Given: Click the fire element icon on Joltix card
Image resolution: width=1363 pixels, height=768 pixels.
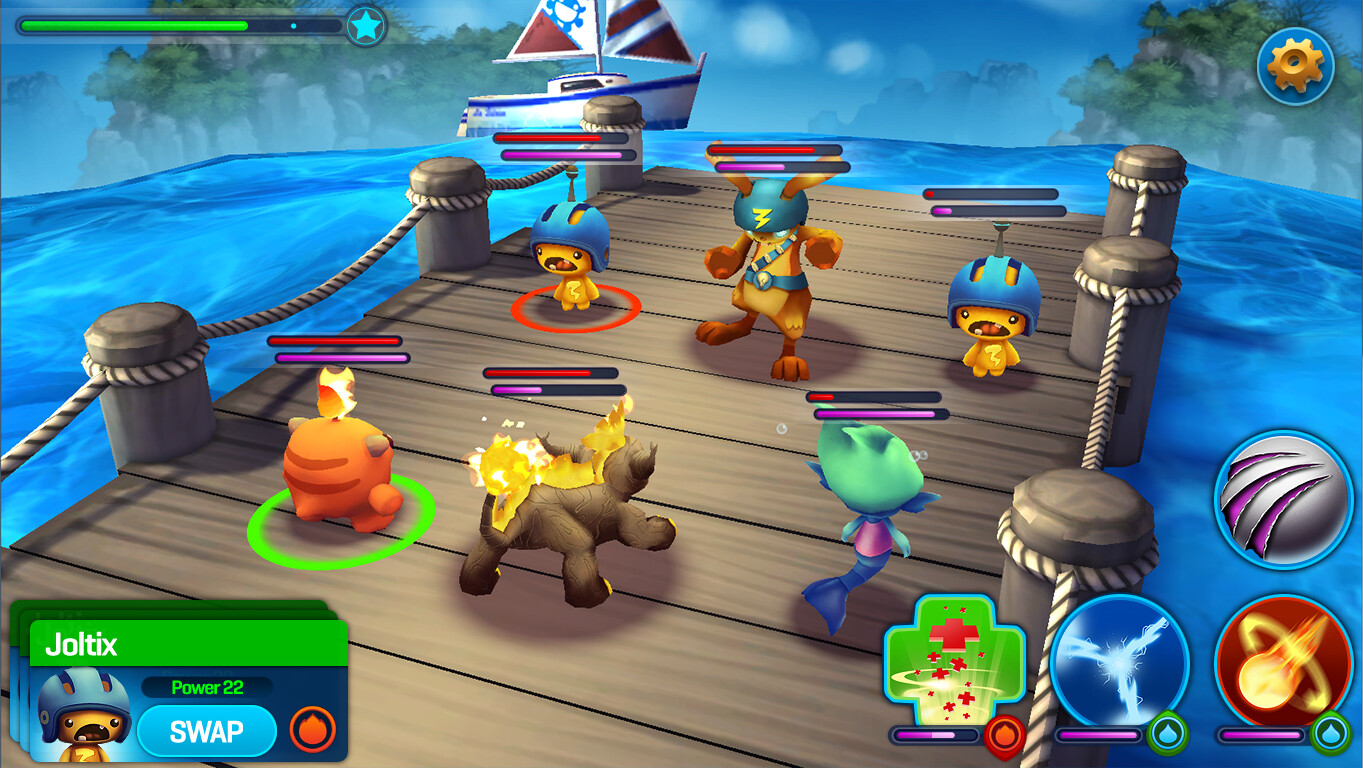Looking at the screenshot, I should 312,730.
